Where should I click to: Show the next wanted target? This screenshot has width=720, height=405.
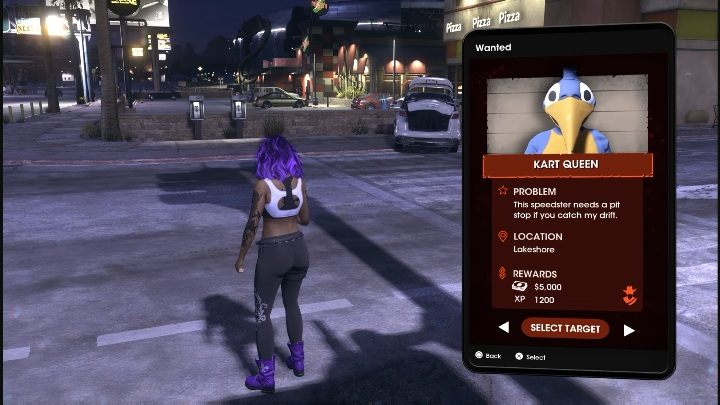tap(629, 329)
